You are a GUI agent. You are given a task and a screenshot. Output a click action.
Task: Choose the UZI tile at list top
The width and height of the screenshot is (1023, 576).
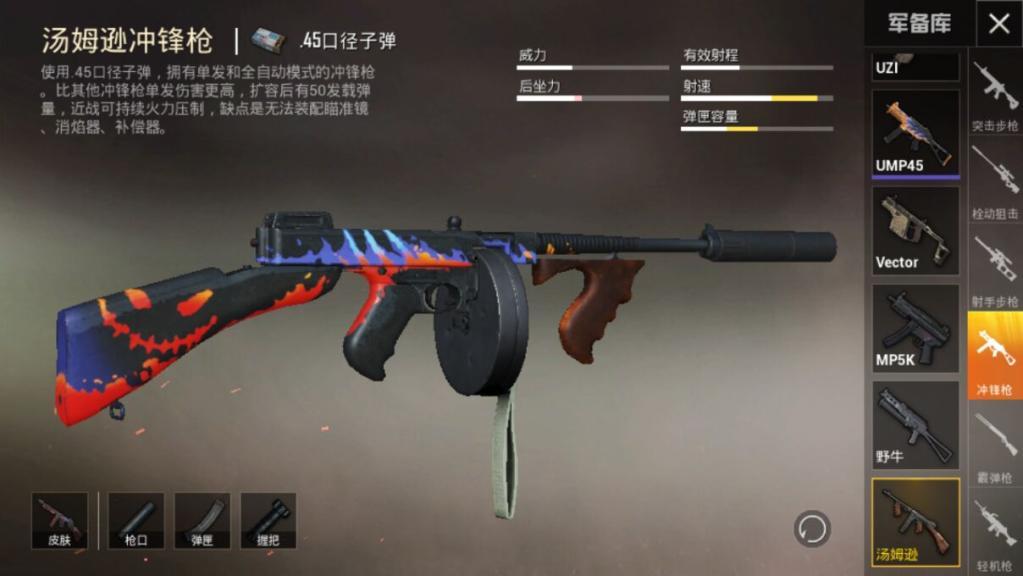pyautogui.click(x=915, y=67)
